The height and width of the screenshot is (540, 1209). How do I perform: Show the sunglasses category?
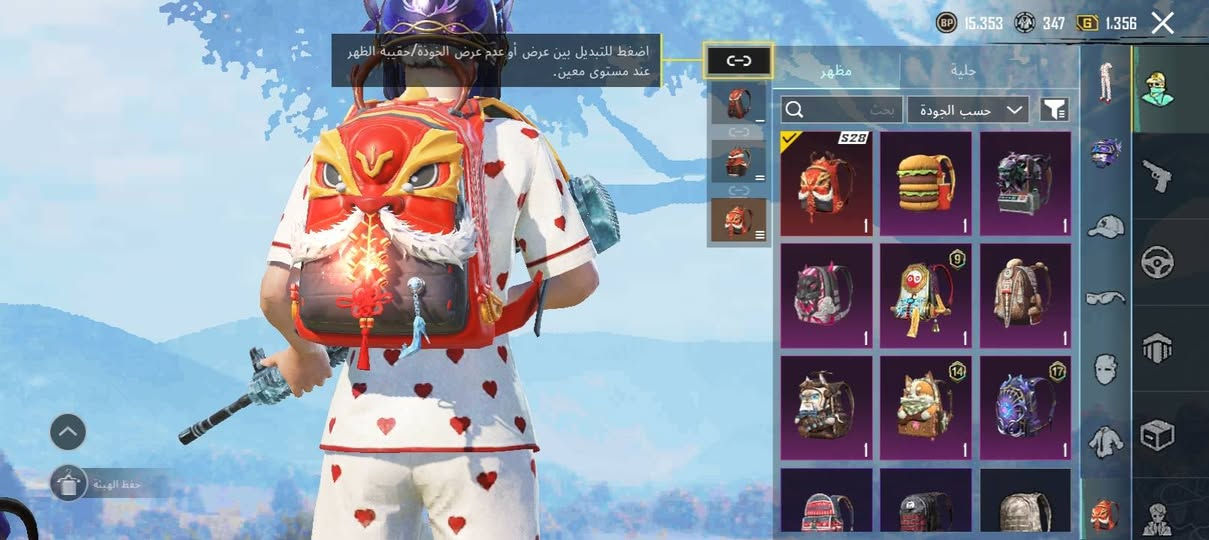[x=1105, y=297]
